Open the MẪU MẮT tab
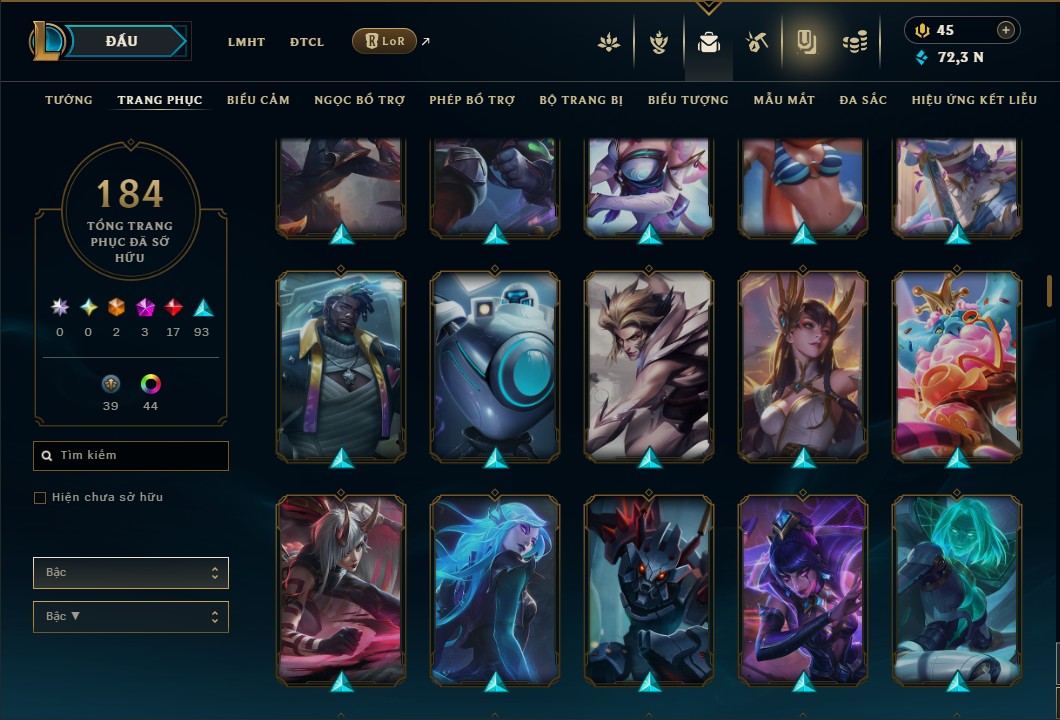Viewport: 1060px width, 720px height. 784,100
